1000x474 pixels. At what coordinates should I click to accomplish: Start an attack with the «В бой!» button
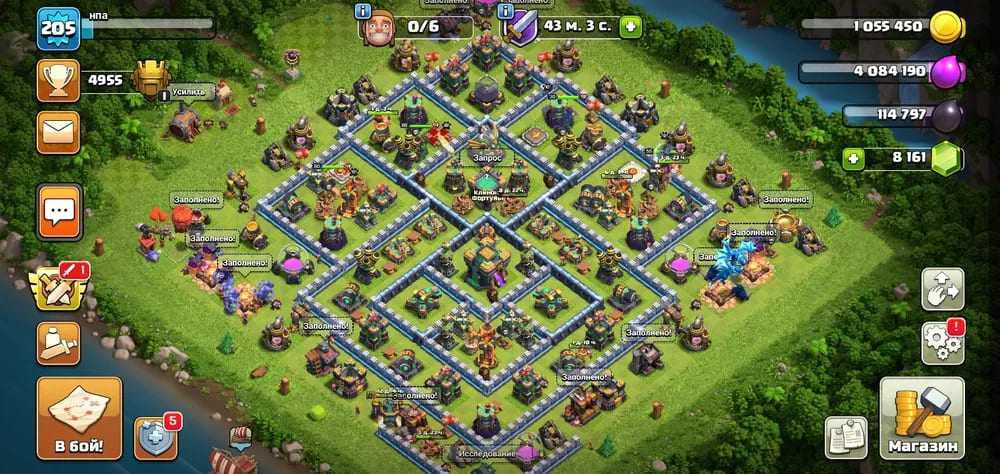[x=79, y=417]
